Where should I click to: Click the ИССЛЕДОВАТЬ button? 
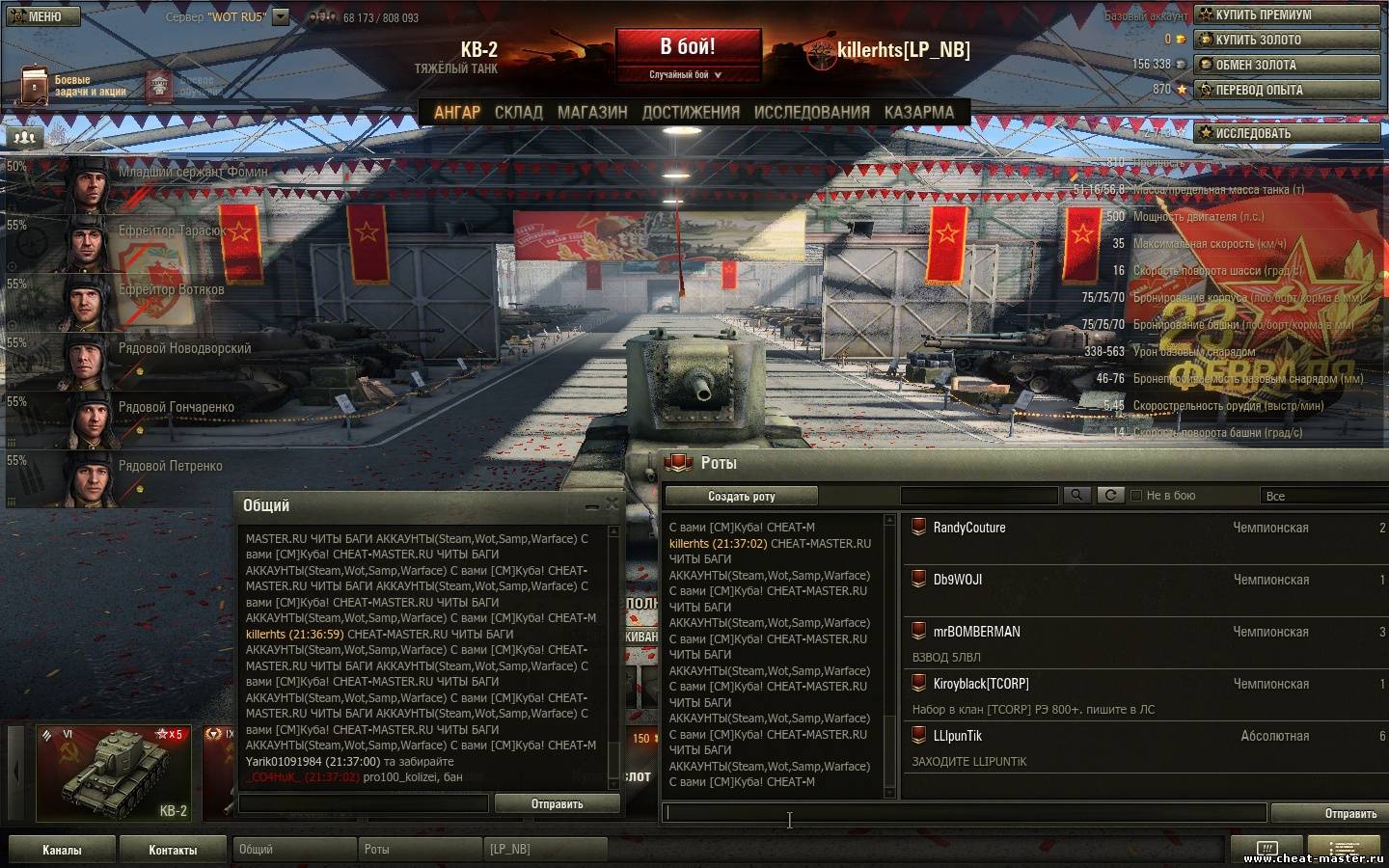pyautogui.click(x=1287, y=133)
